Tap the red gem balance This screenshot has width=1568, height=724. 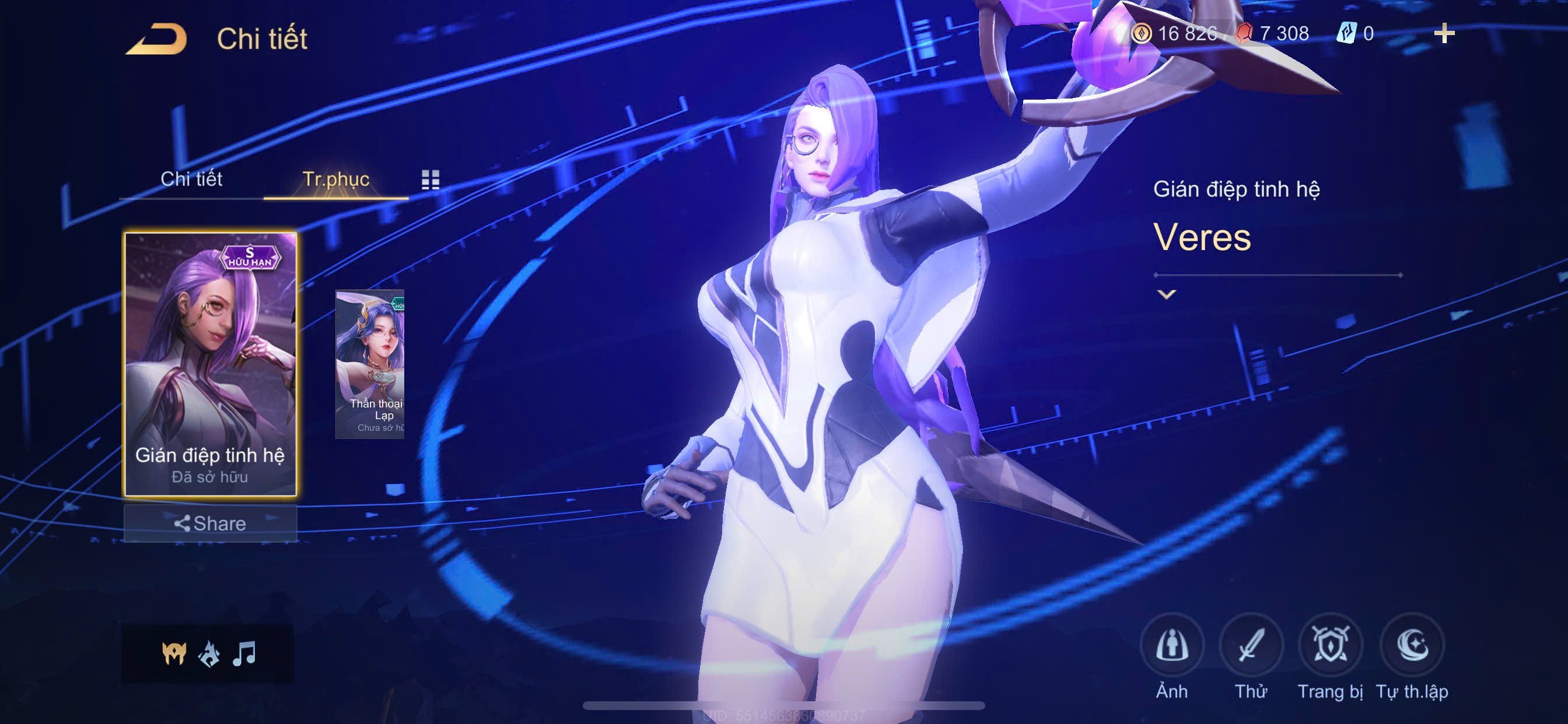[1273, 33]
